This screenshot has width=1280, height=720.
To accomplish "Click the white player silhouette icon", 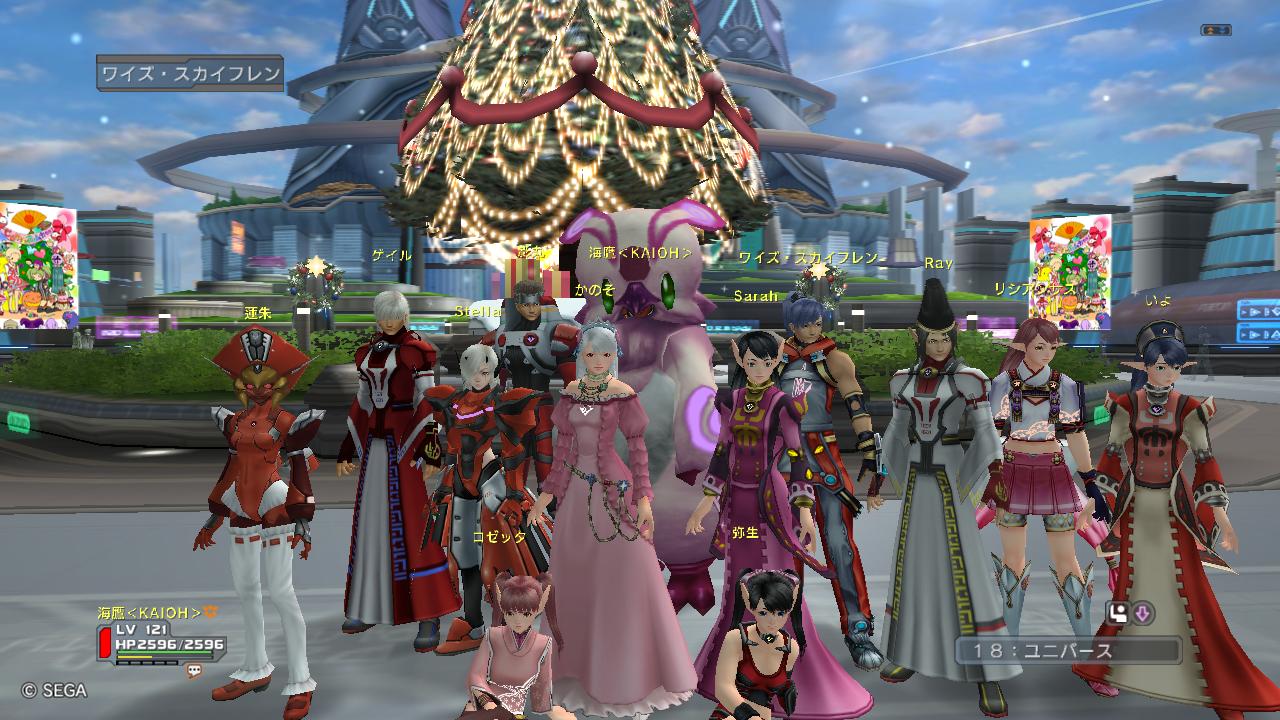I will [x=1118, y=613].
